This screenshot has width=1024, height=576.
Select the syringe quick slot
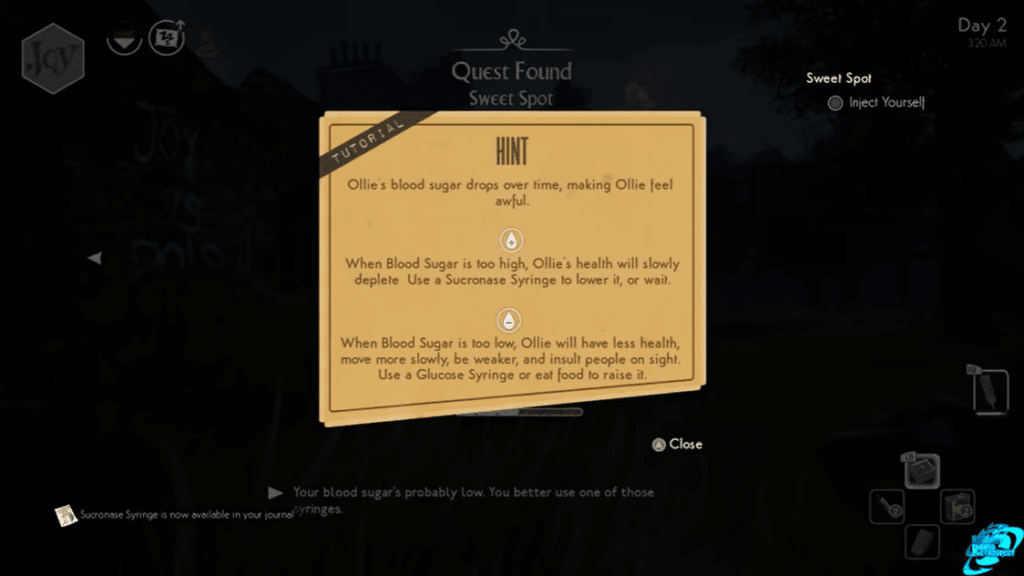tap(886, 506)
